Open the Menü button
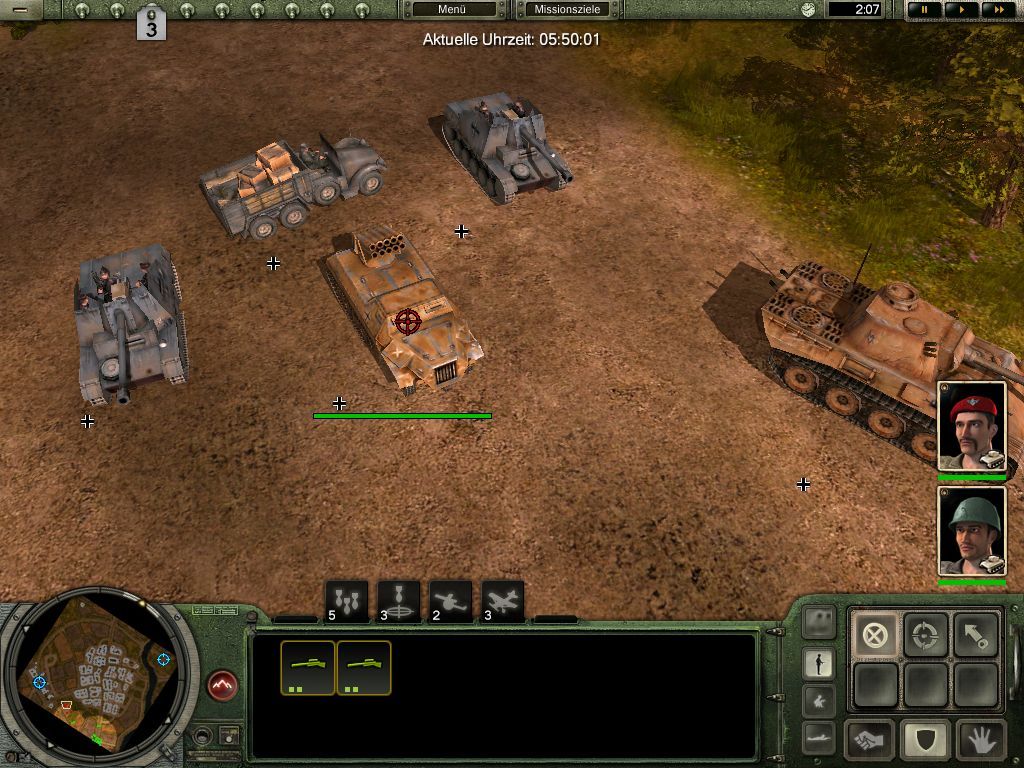1024x768 pixels. tap(453, 10)
